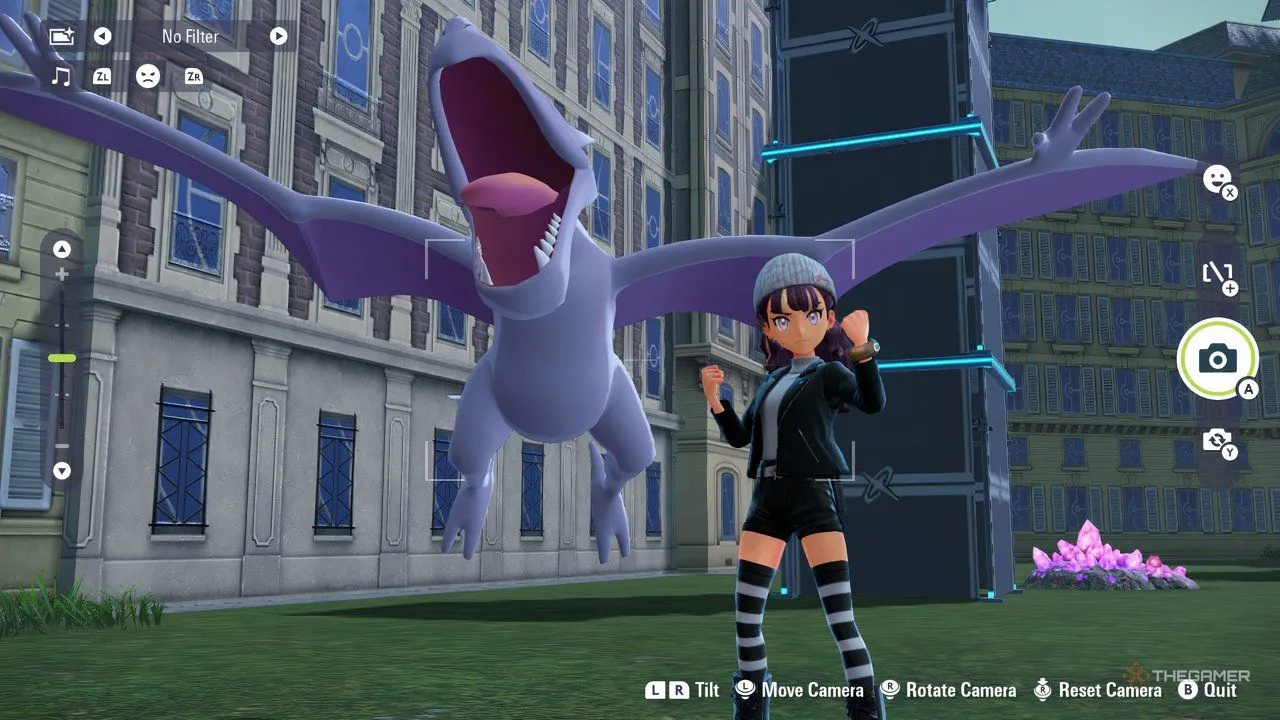
Task: Toggle the angry expression emote
Action: coord(148,76)
